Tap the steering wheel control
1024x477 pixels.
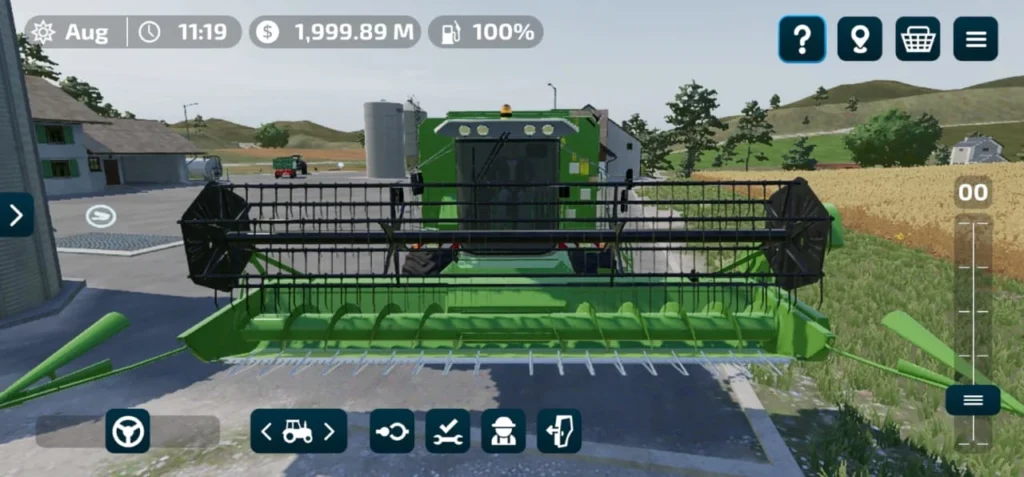(128, 431)
